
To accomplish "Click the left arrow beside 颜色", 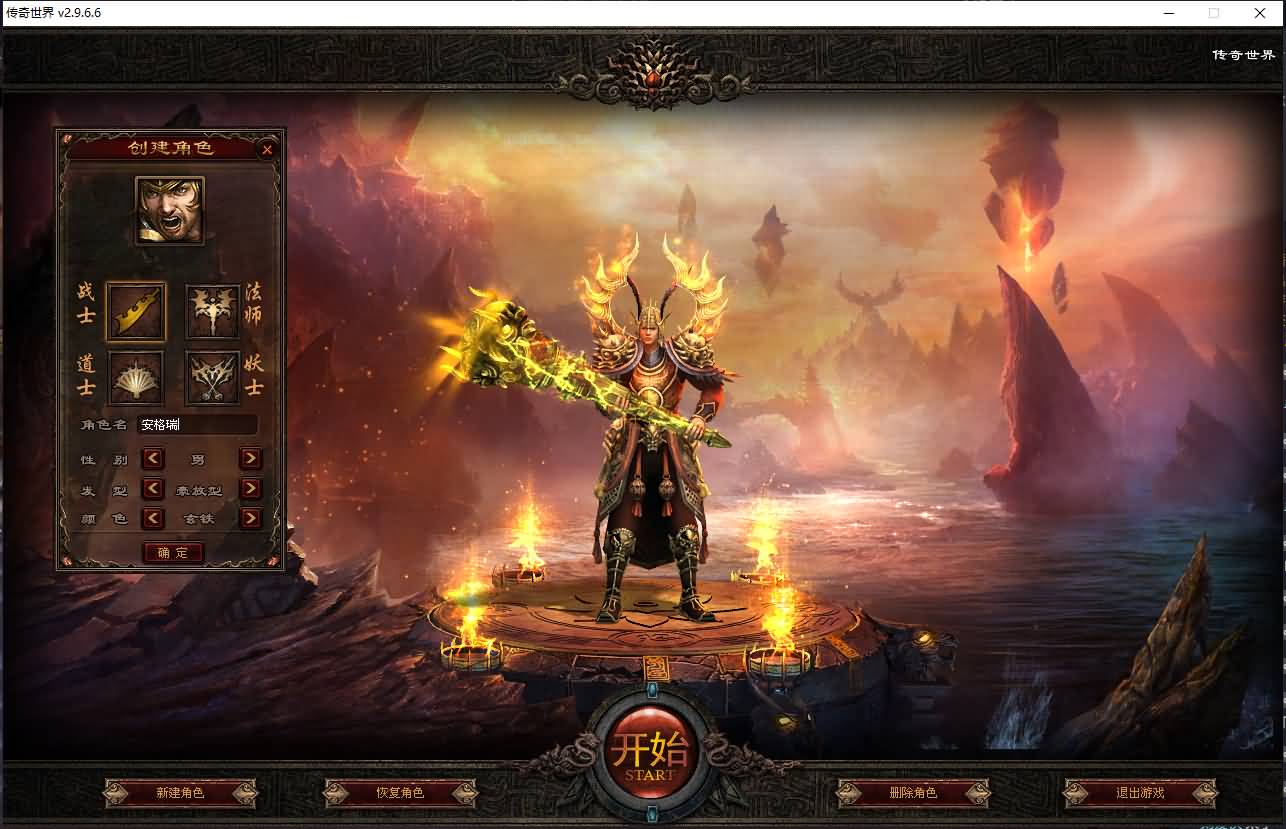I will click(x=152, y=519).
